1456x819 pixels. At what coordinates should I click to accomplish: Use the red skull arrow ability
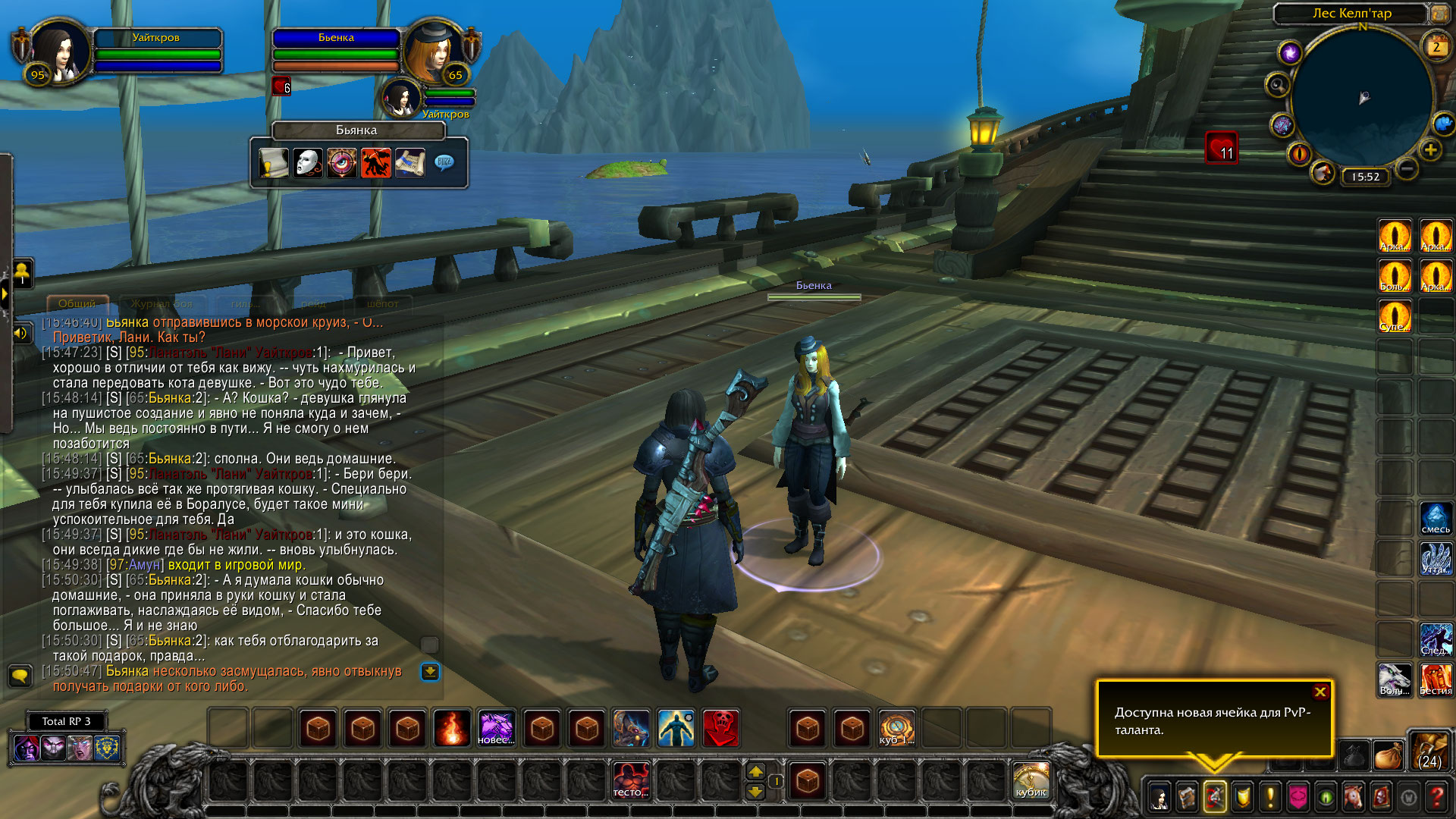click(721, 729)
